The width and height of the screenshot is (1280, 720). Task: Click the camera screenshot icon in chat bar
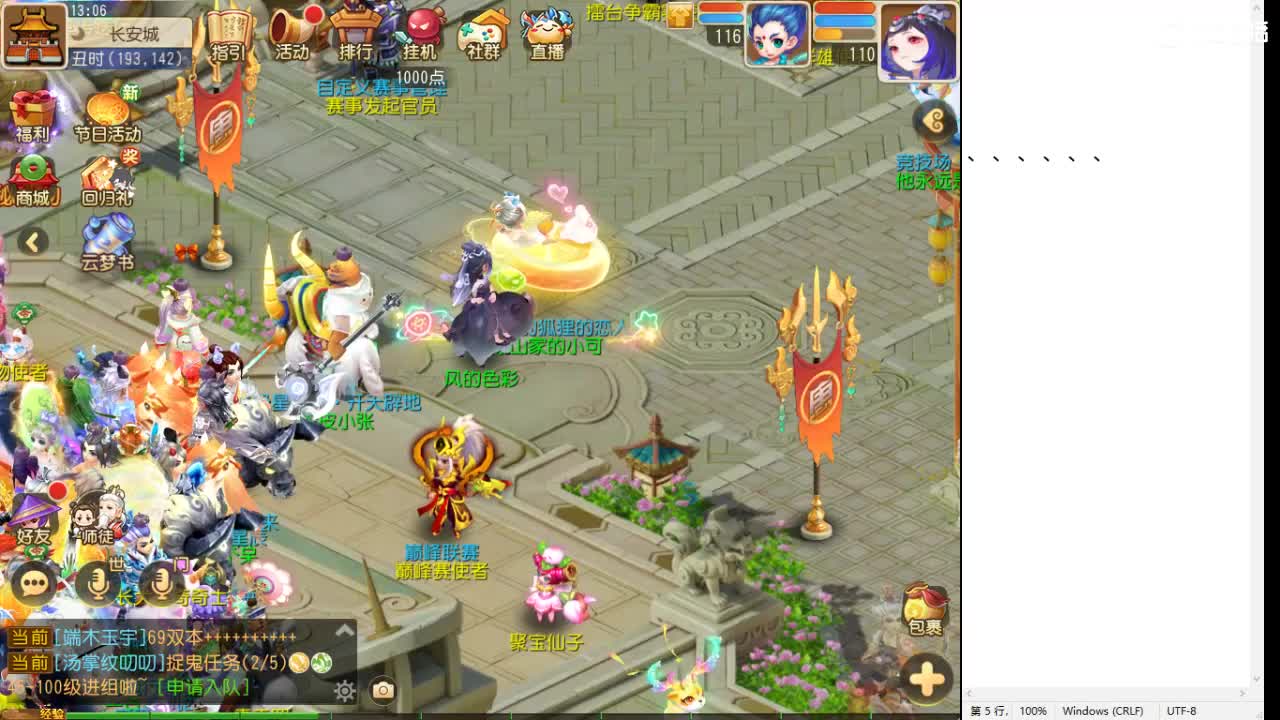(x=383, y=692)
